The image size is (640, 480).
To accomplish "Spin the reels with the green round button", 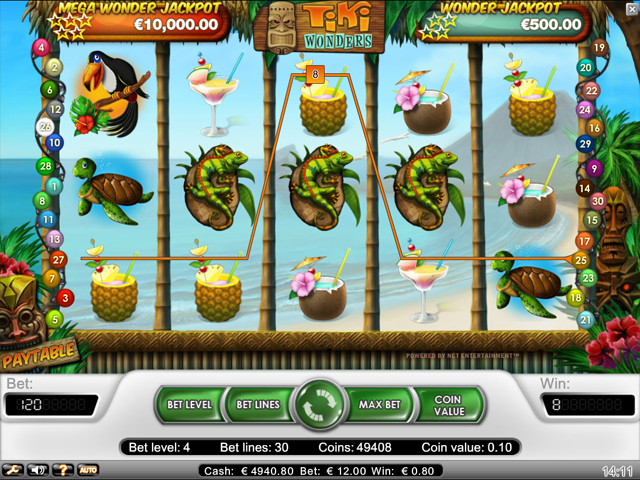I will 319,405.
